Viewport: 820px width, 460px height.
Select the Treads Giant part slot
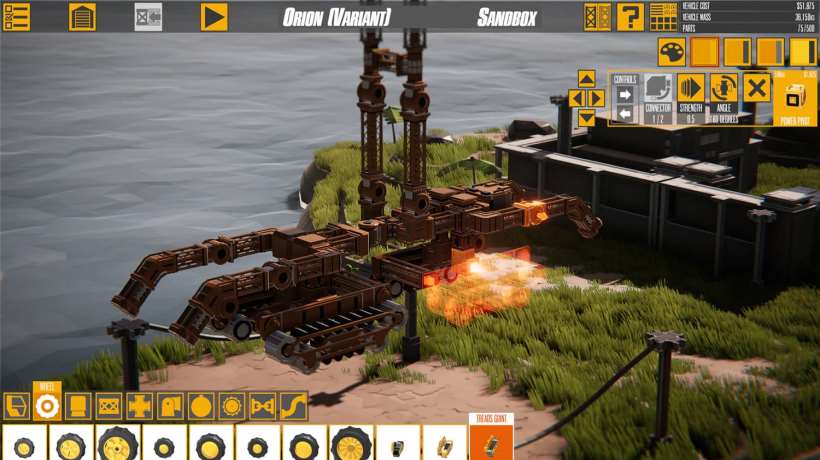tap(491, 442)
